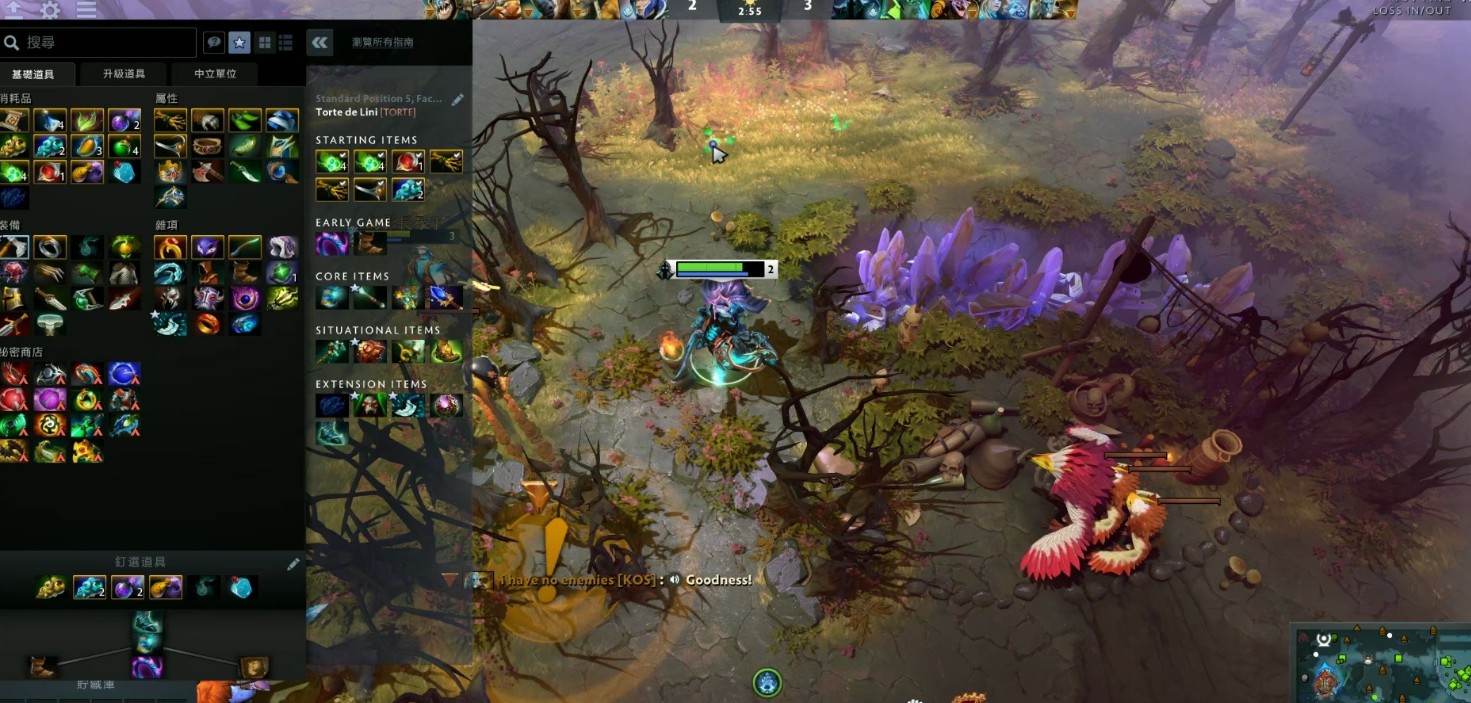Open the 中立單位 tab
Screen dimensions: 1471x703
click(215, 74)
